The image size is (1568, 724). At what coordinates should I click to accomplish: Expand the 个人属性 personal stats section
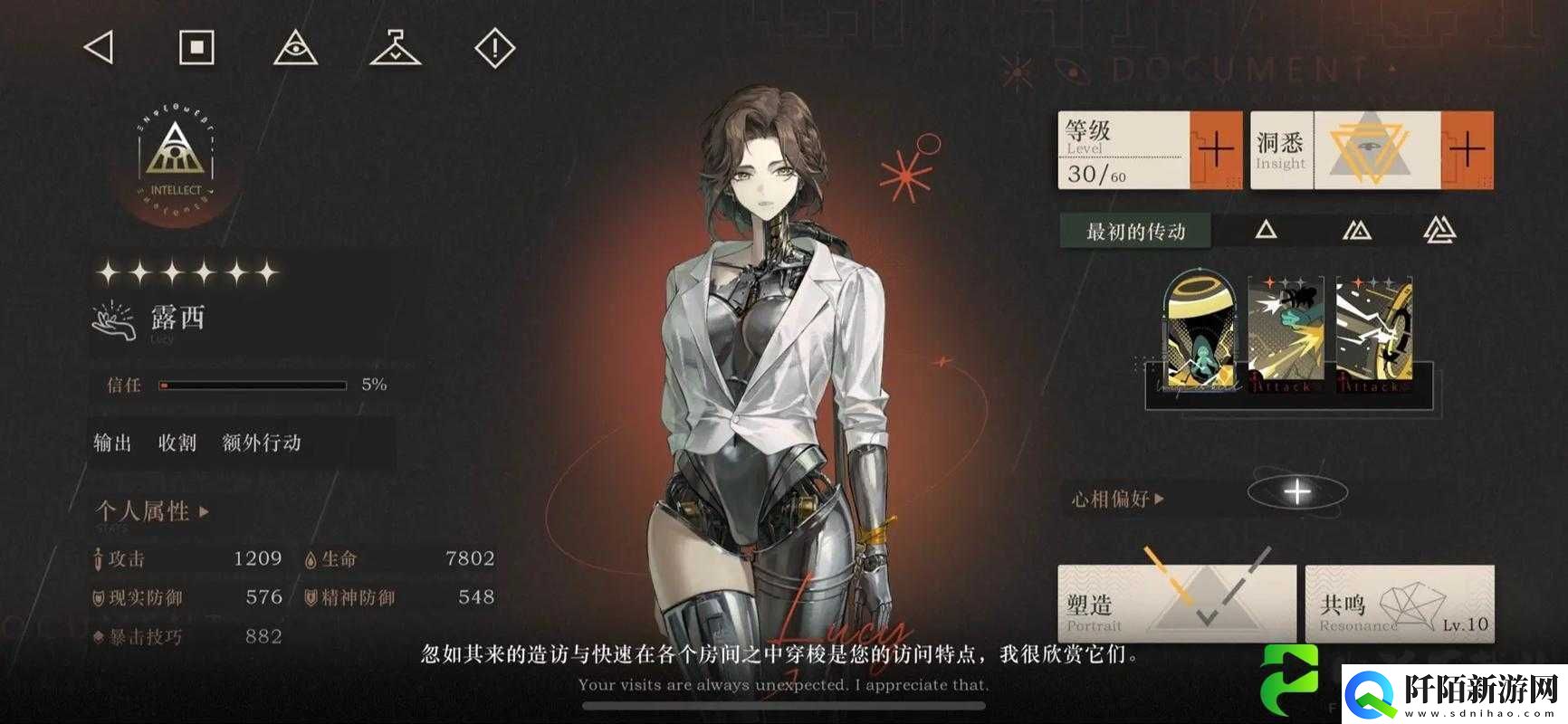tap(145, 510)
